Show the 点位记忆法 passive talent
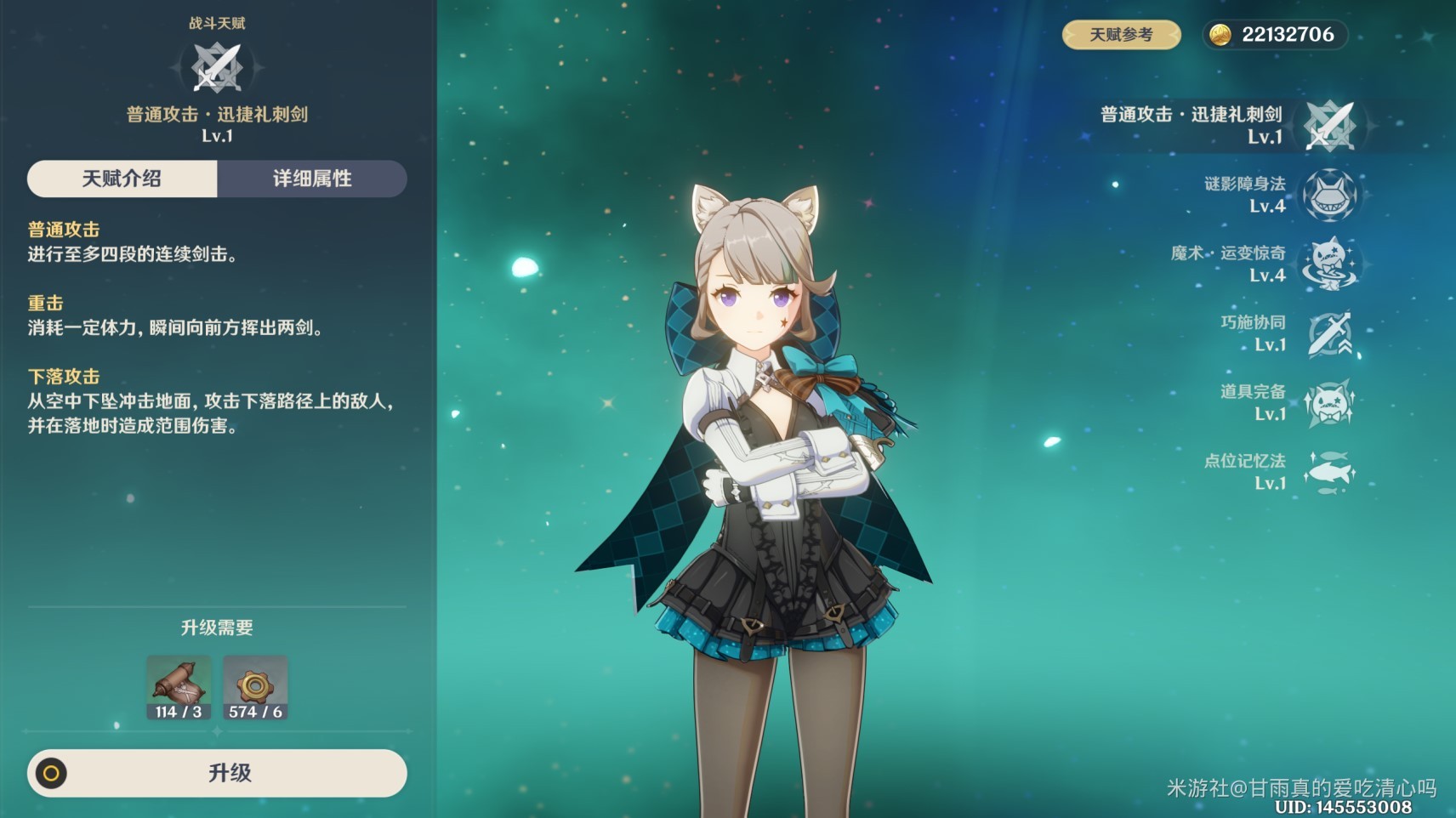 pyautogui.click(x=1330, y=472)
